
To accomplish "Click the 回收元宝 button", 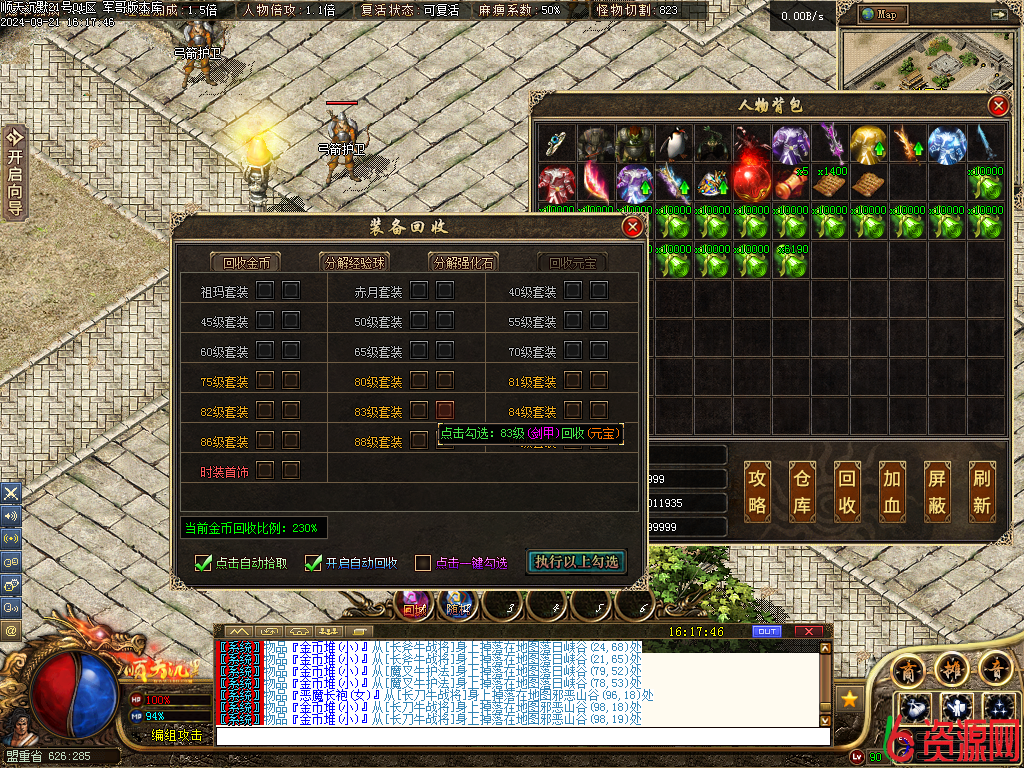I will click(572, 263).
